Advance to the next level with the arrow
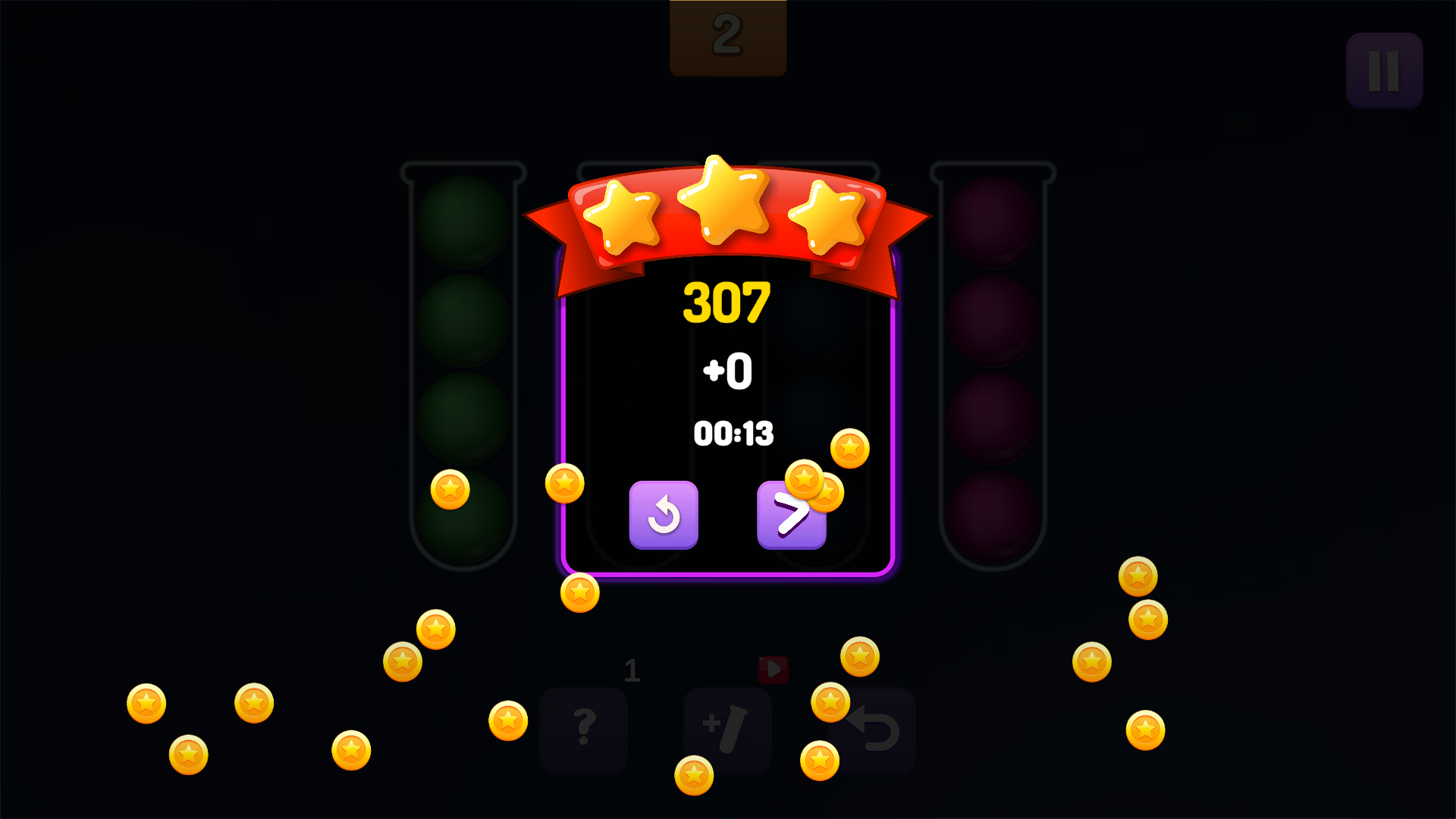This screenshot has height=819, width=1456. tap(791, 515)
